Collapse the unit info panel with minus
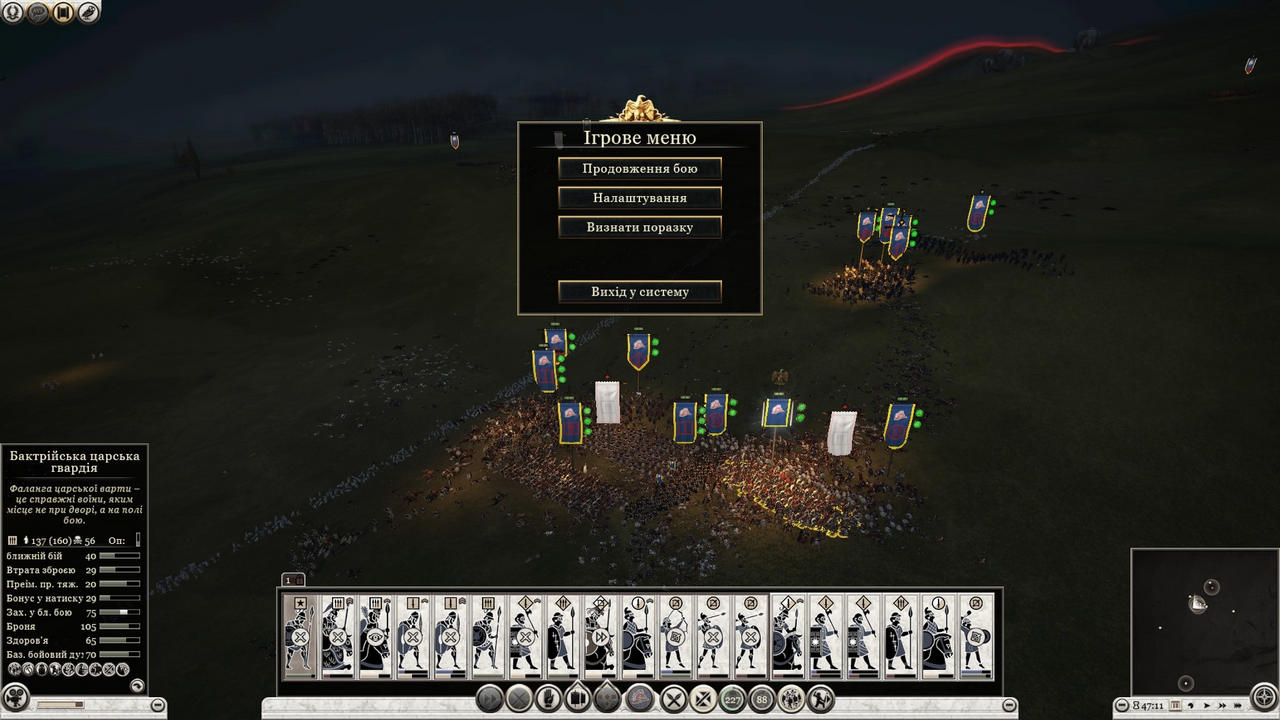The image size is (1280, 720). (x=158, y=706)
